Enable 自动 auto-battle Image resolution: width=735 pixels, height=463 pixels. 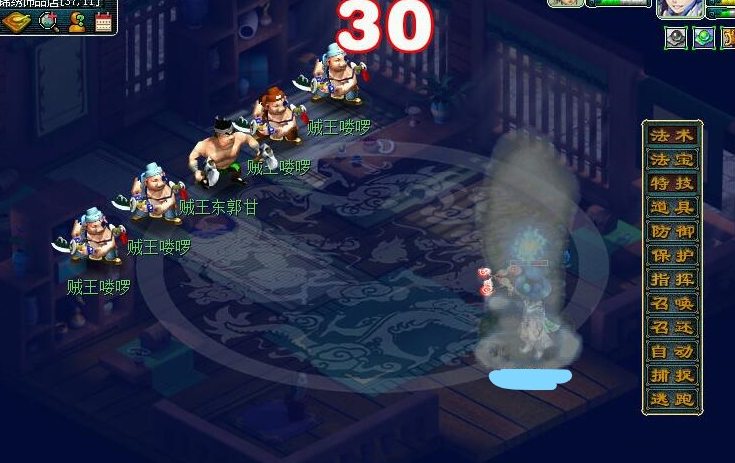pyautogui.click(x=672, y=351)
